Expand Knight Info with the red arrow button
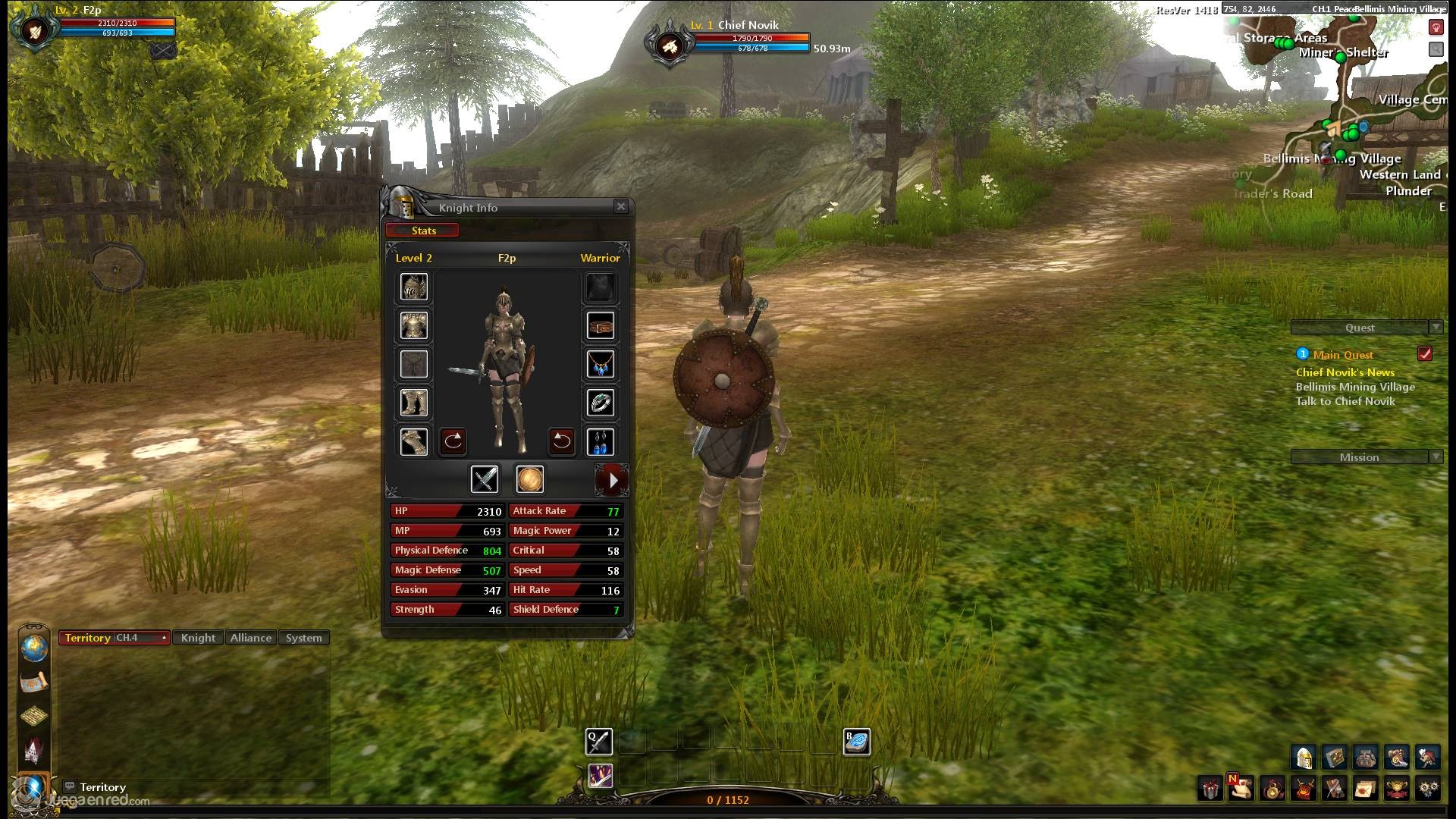The height and width of the screenshot is (819, 1456). (612, 479)
